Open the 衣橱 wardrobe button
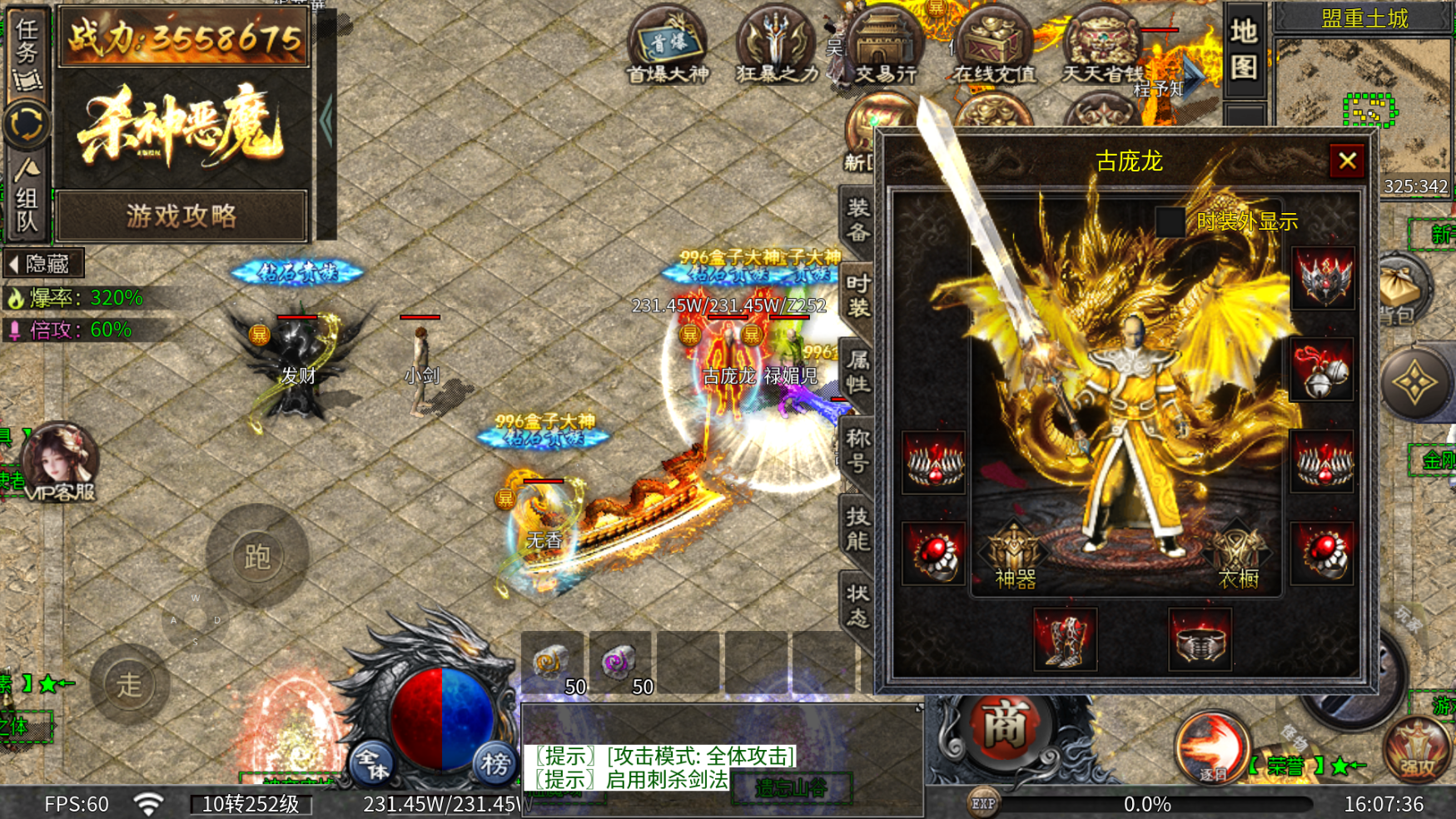 coord(1238,557)
